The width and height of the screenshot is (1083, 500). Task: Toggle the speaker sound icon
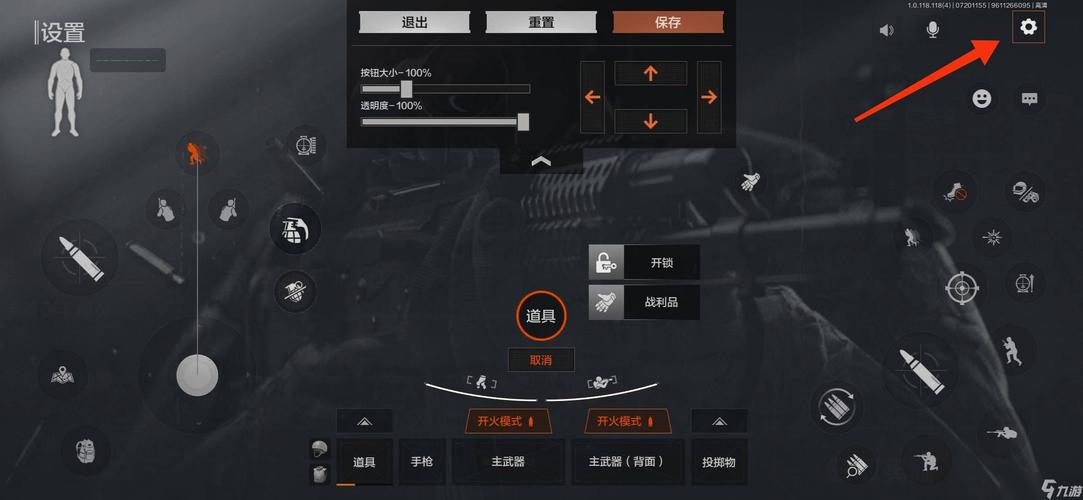click(x=886, y=30)
